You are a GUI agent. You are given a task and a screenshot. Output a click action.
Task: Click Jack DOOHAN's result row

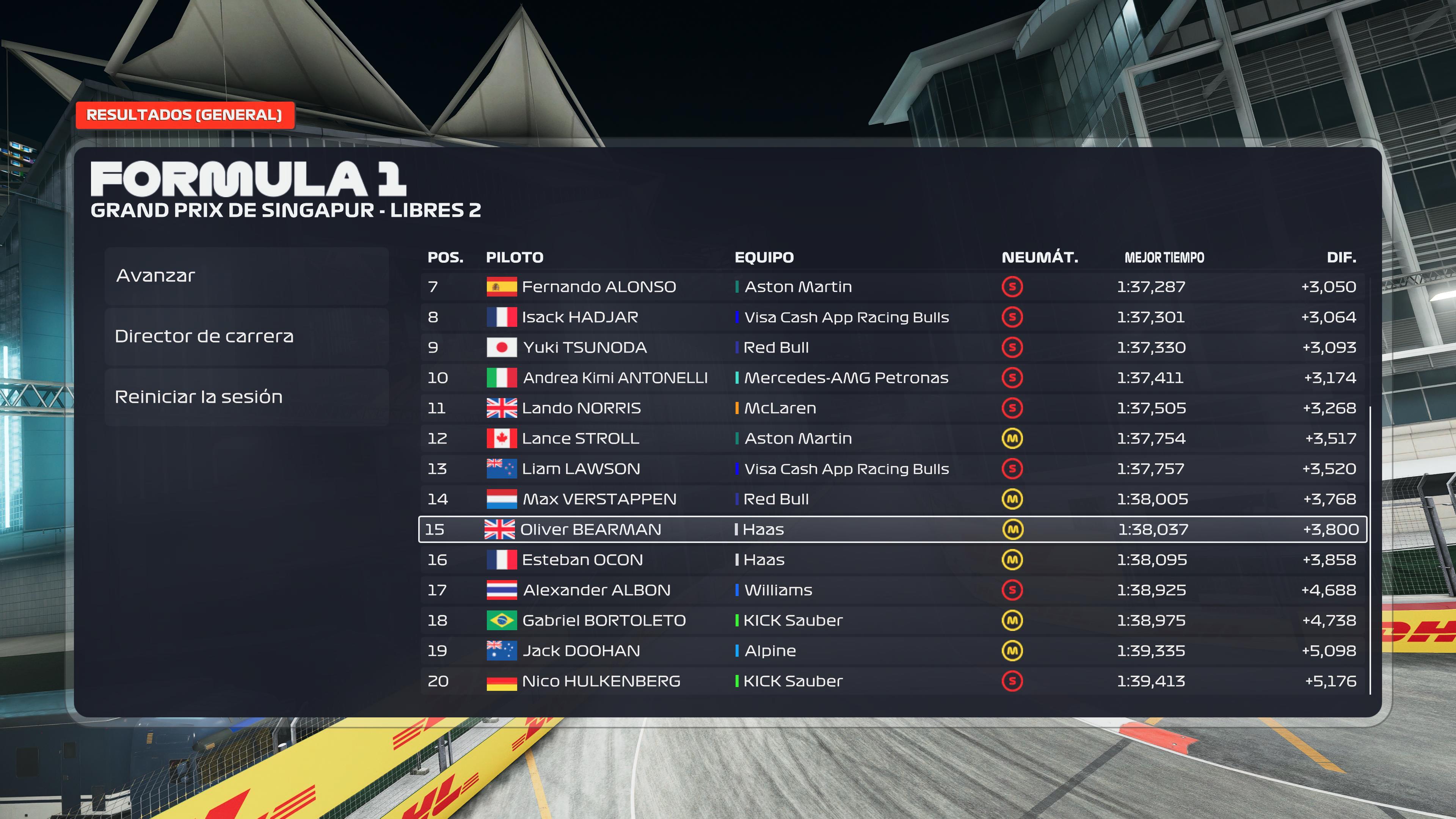[x=892, y=651]
